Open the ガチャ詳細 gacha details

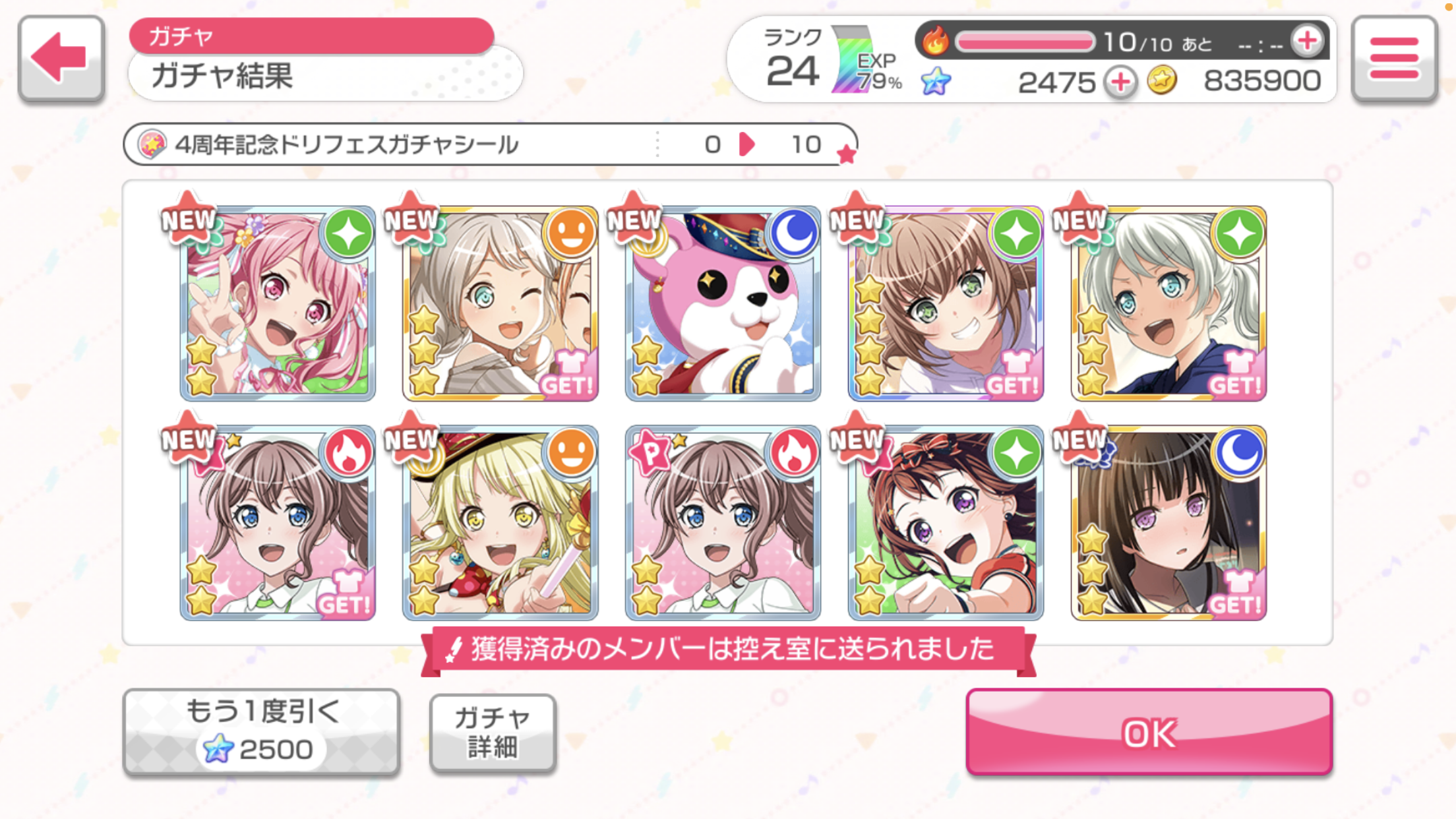pyautogui.click(x=492, y=732)
